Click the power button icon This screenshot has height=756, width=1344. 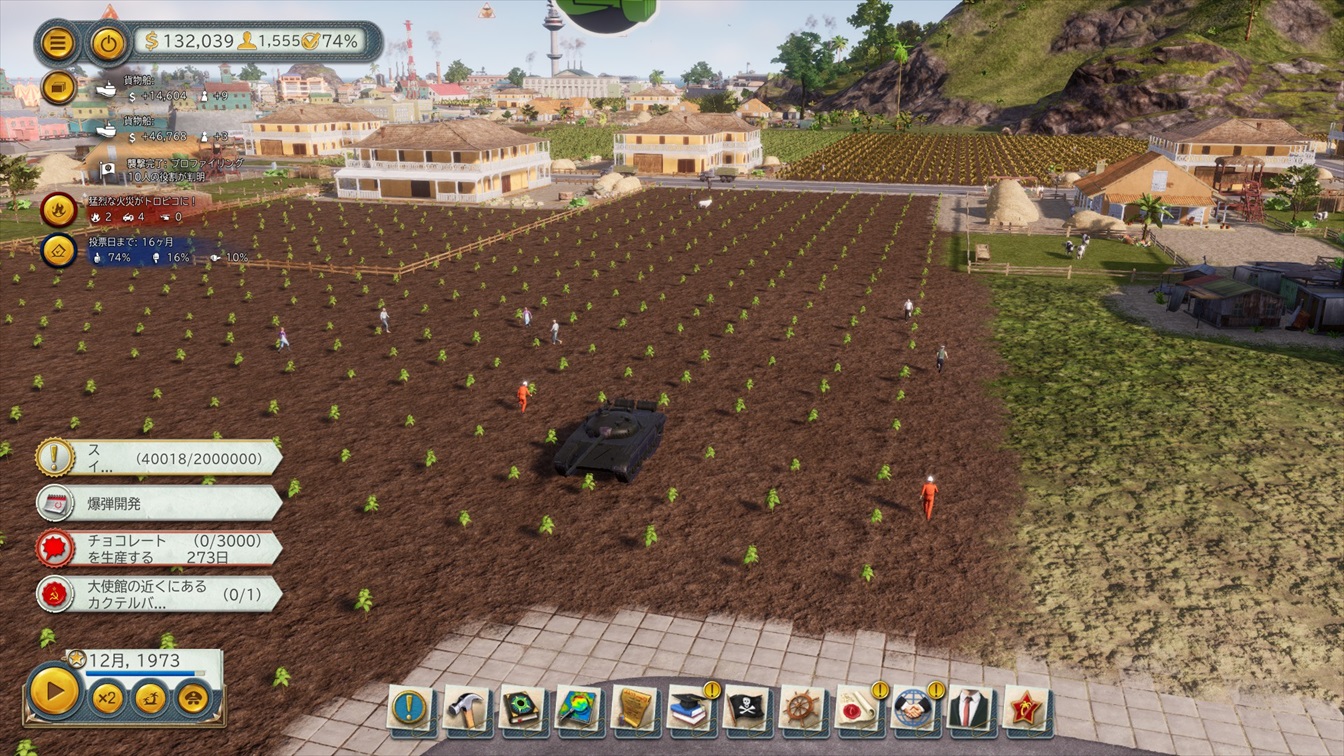coord(107,43)
